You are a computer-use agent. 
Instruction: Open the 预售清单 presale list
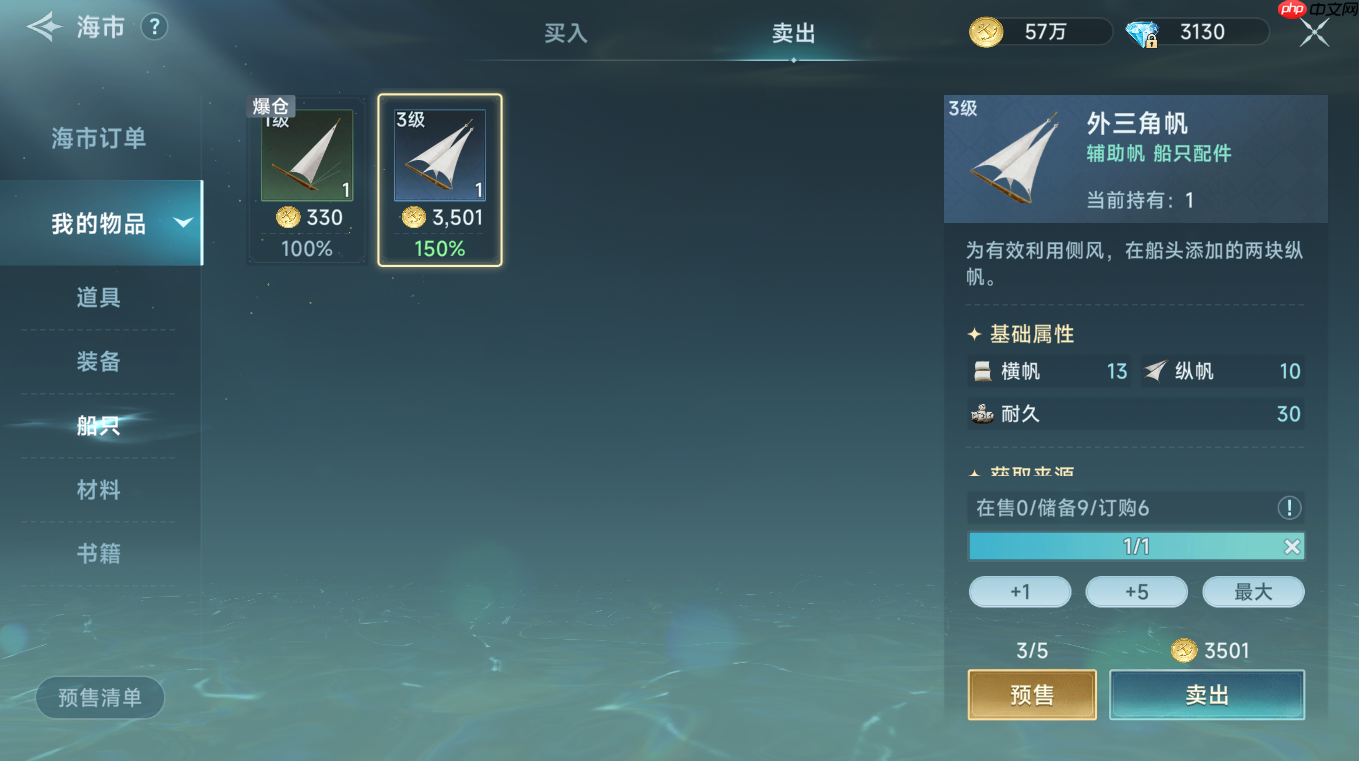click(x=99, y=697)
